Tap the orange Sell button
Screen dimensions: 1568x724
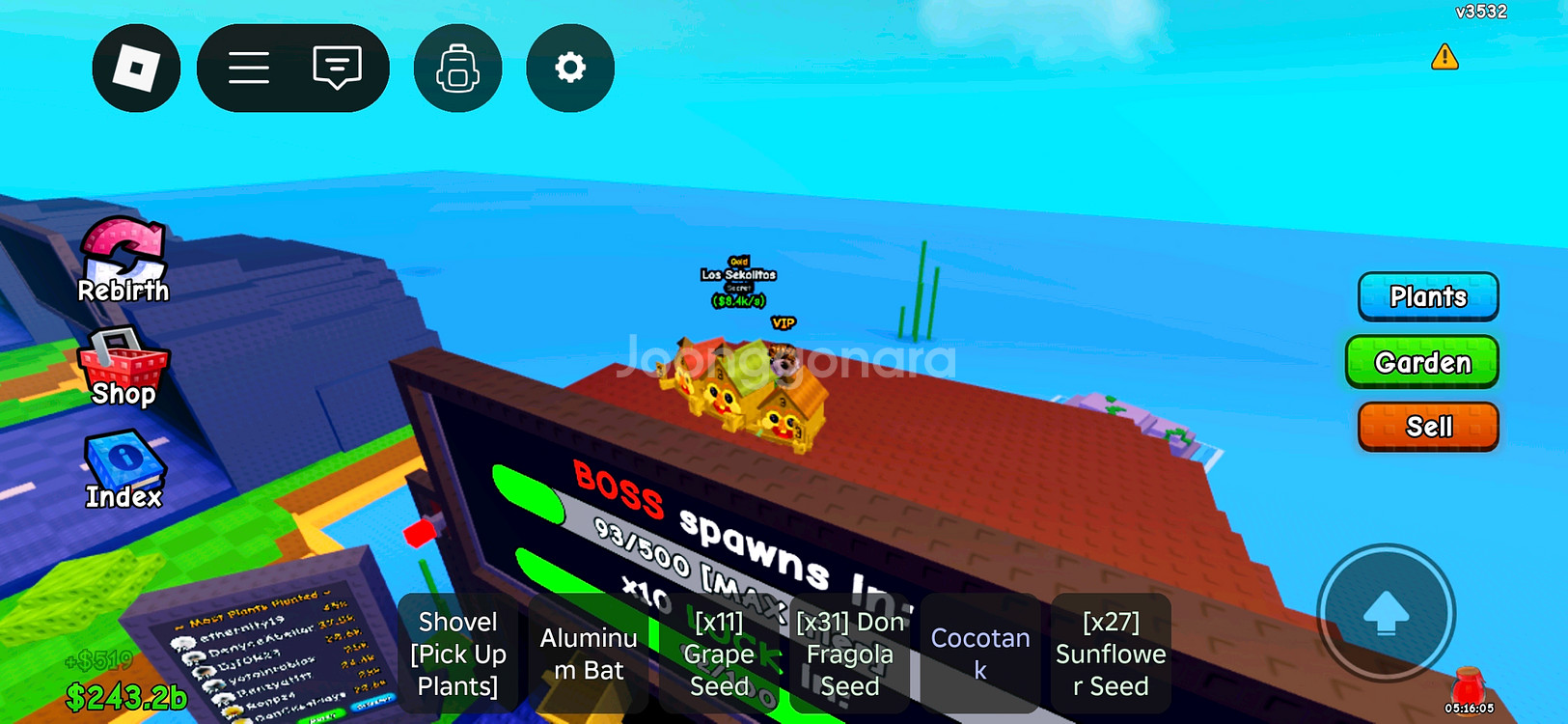pos(1428,427)
